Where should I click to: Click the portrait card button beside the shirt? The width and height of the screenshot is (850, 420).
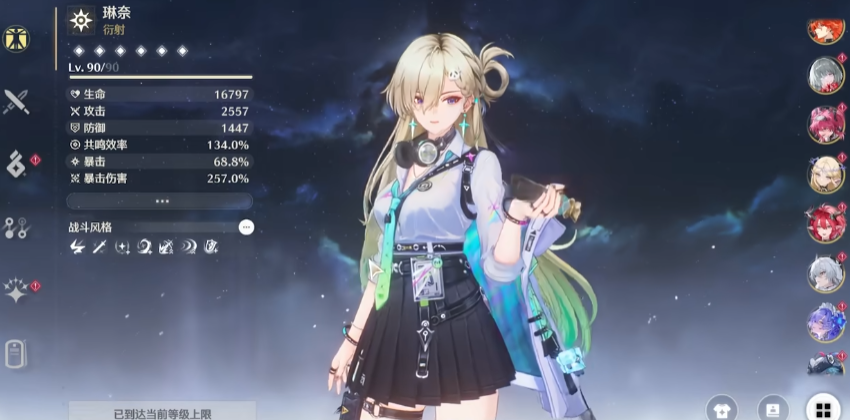771,409
